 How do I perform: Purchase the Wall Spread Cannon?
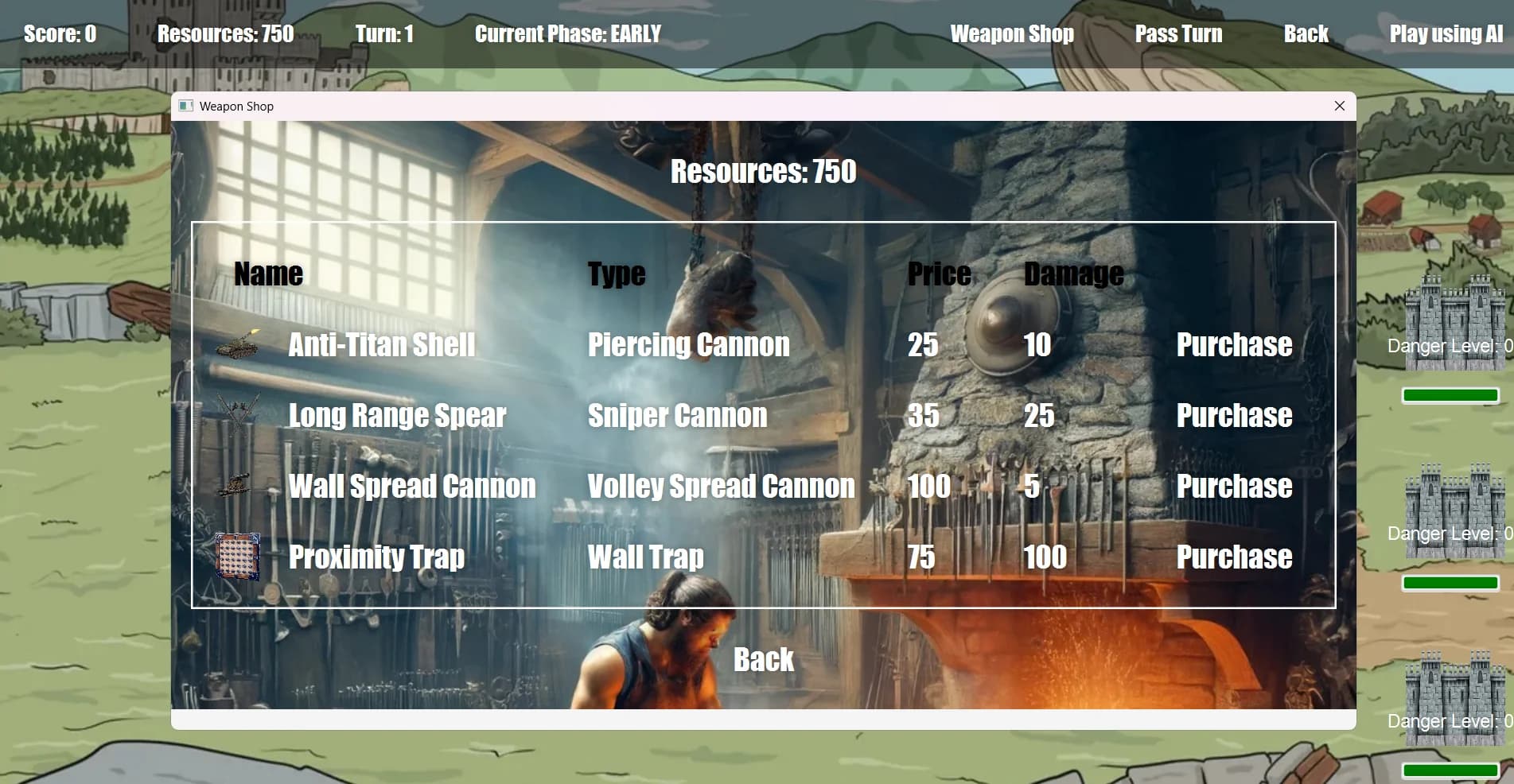pos(1234,485)
